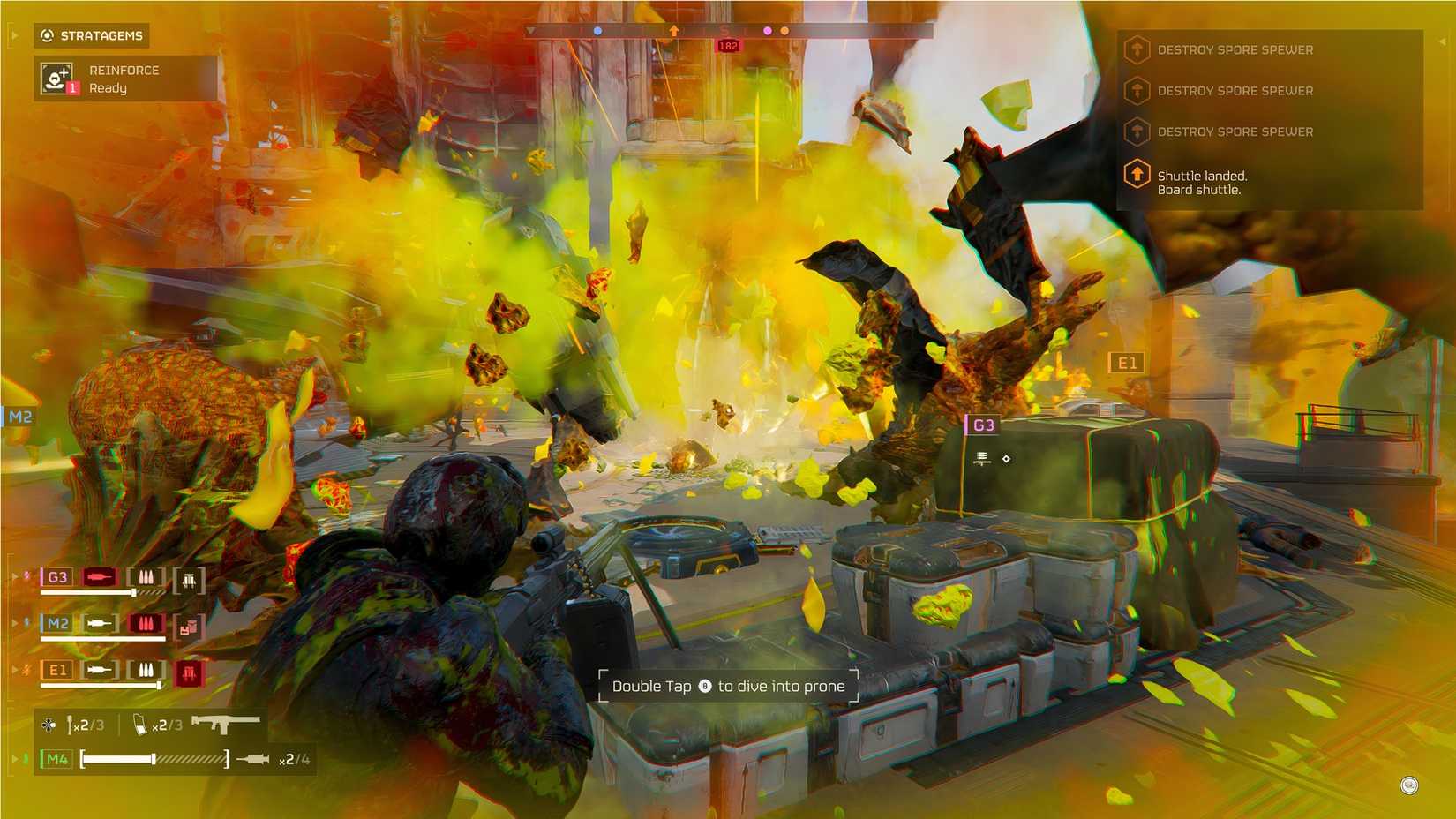This screenshot has width=1456, height=819.
Task: Click the syringe icon beside ×2/4
Action: point(254,758)
